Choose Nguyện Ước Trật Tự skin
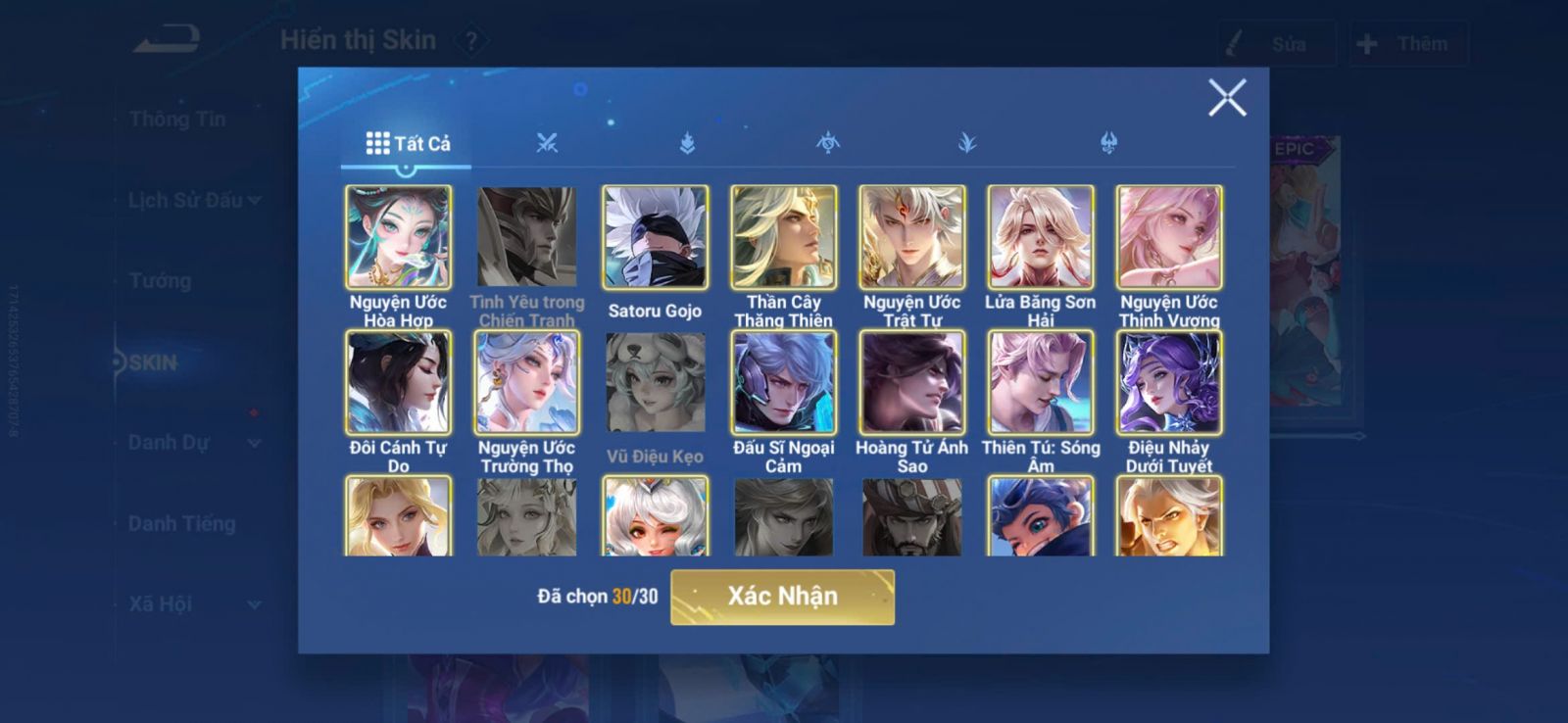Image resolution: width=1568 pixels, height=723 pixels. click(911, 238)
